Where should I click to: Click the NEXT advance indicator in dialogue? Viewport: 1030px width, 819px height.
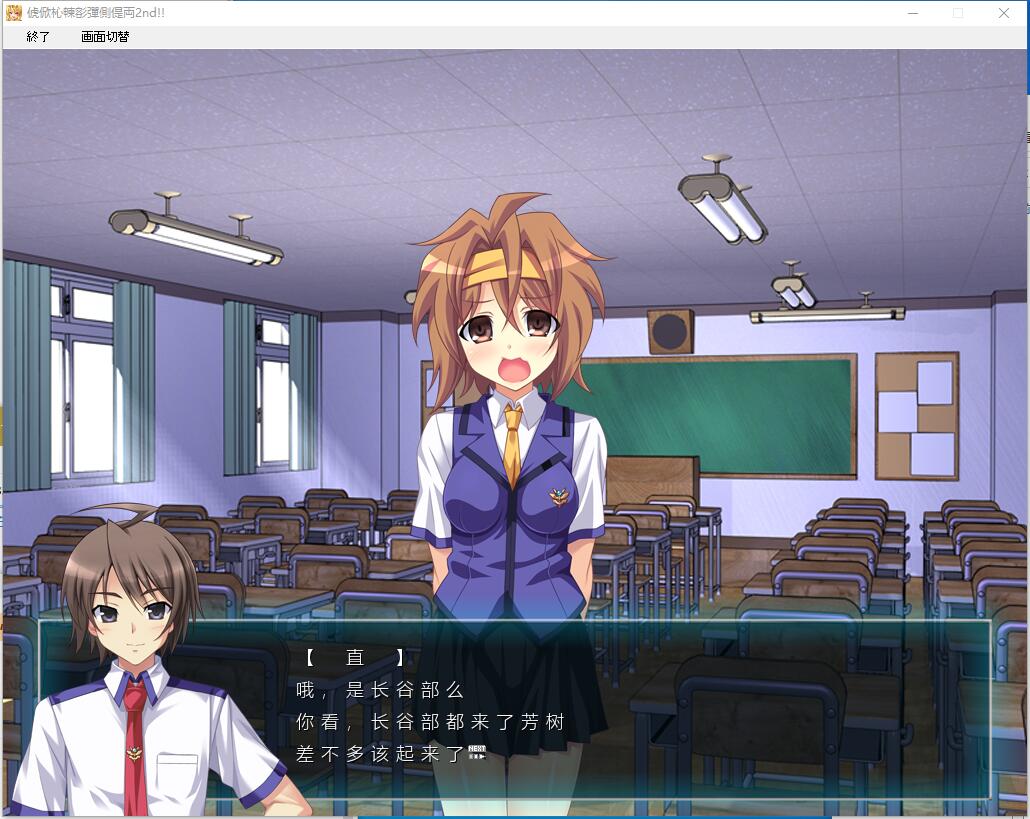[477, 753]
